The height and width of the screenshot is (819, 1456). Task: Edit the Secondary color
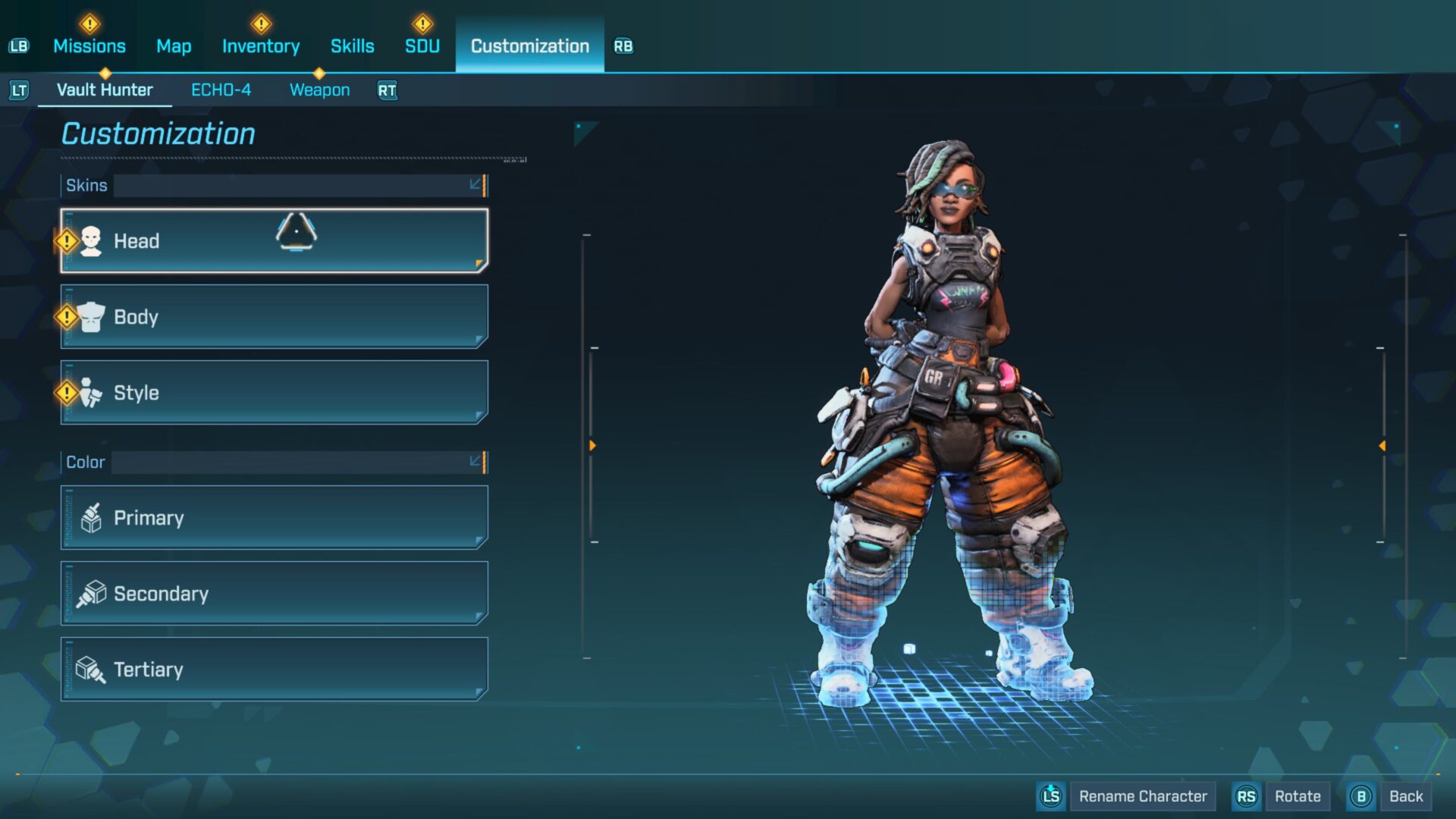tap(274, 594)
